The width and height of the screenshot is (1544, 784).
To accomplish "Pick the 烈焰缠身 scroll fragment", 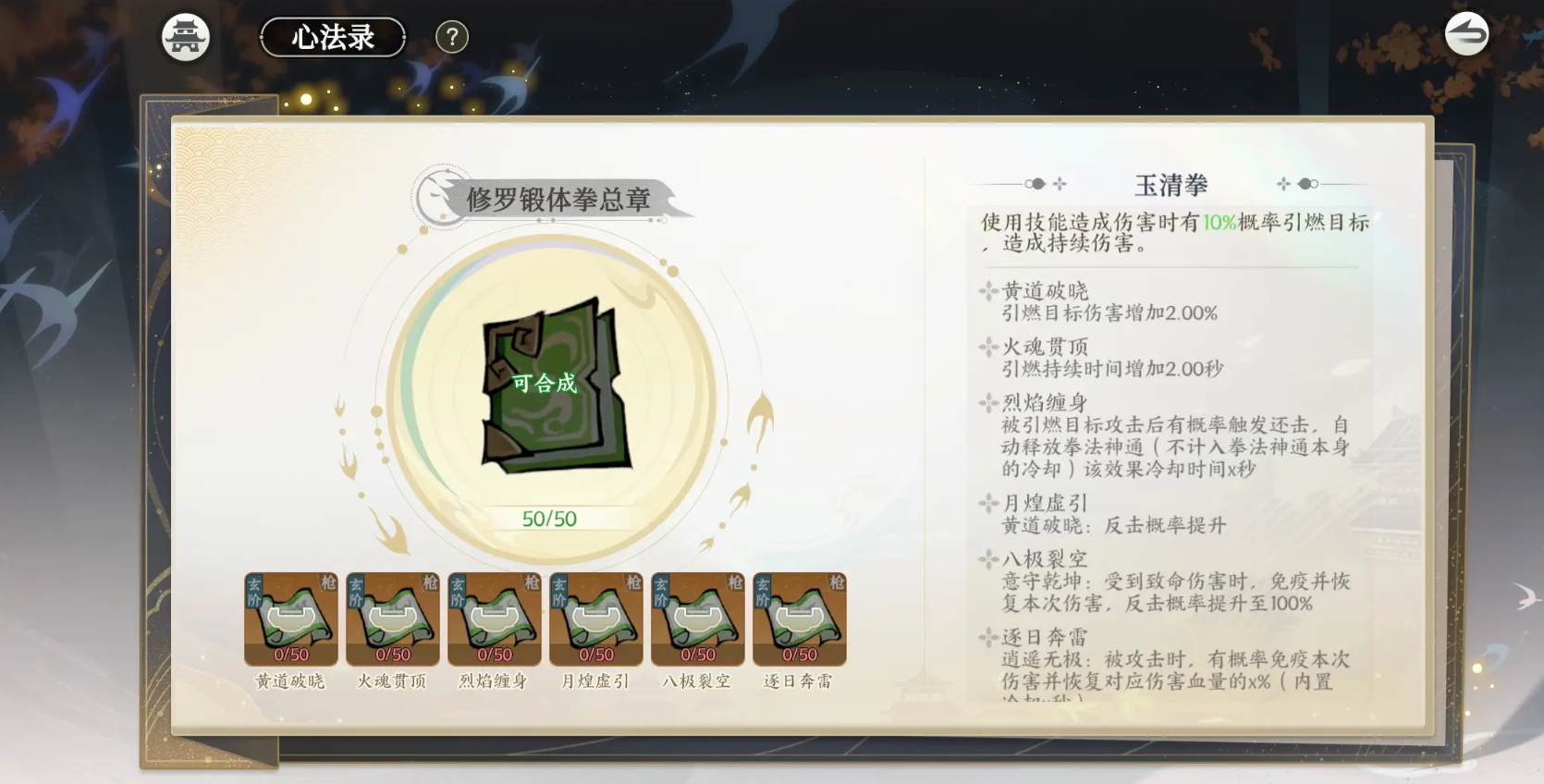I will (494, 619).
